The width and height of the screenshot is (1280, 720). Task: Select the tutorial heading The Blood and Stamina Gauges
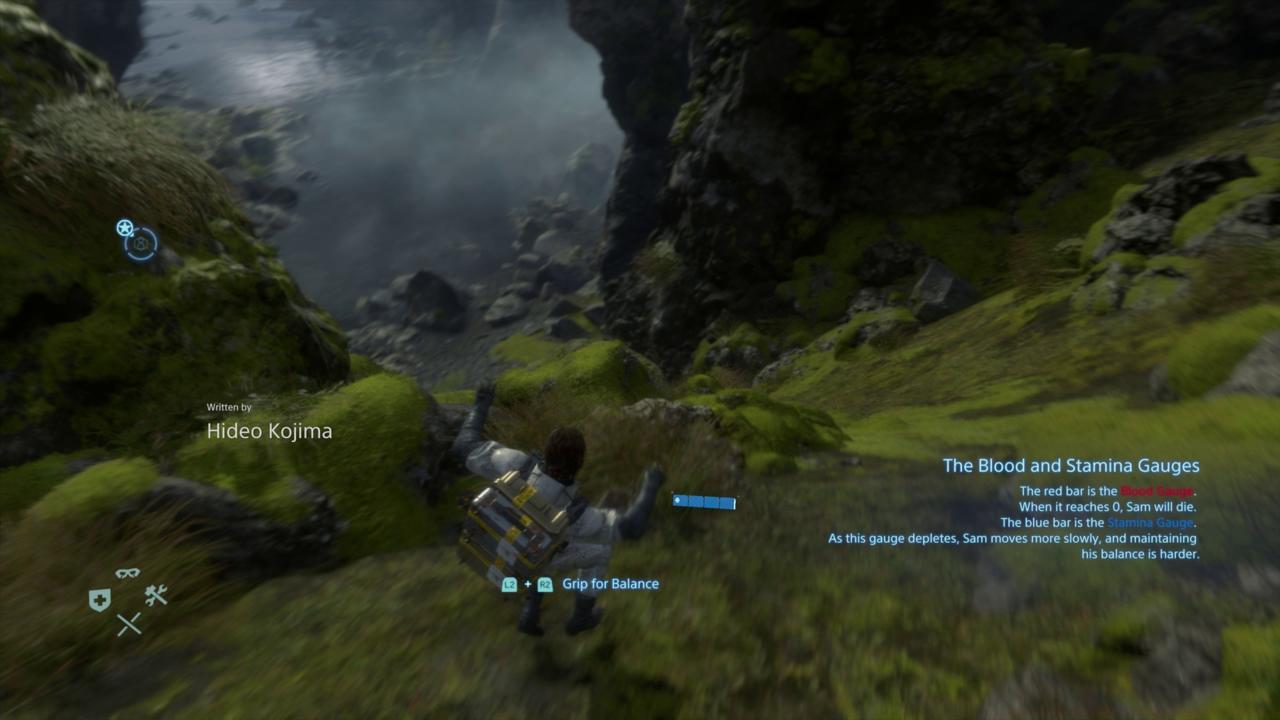pyautogui.click(x=1069, y=465)
